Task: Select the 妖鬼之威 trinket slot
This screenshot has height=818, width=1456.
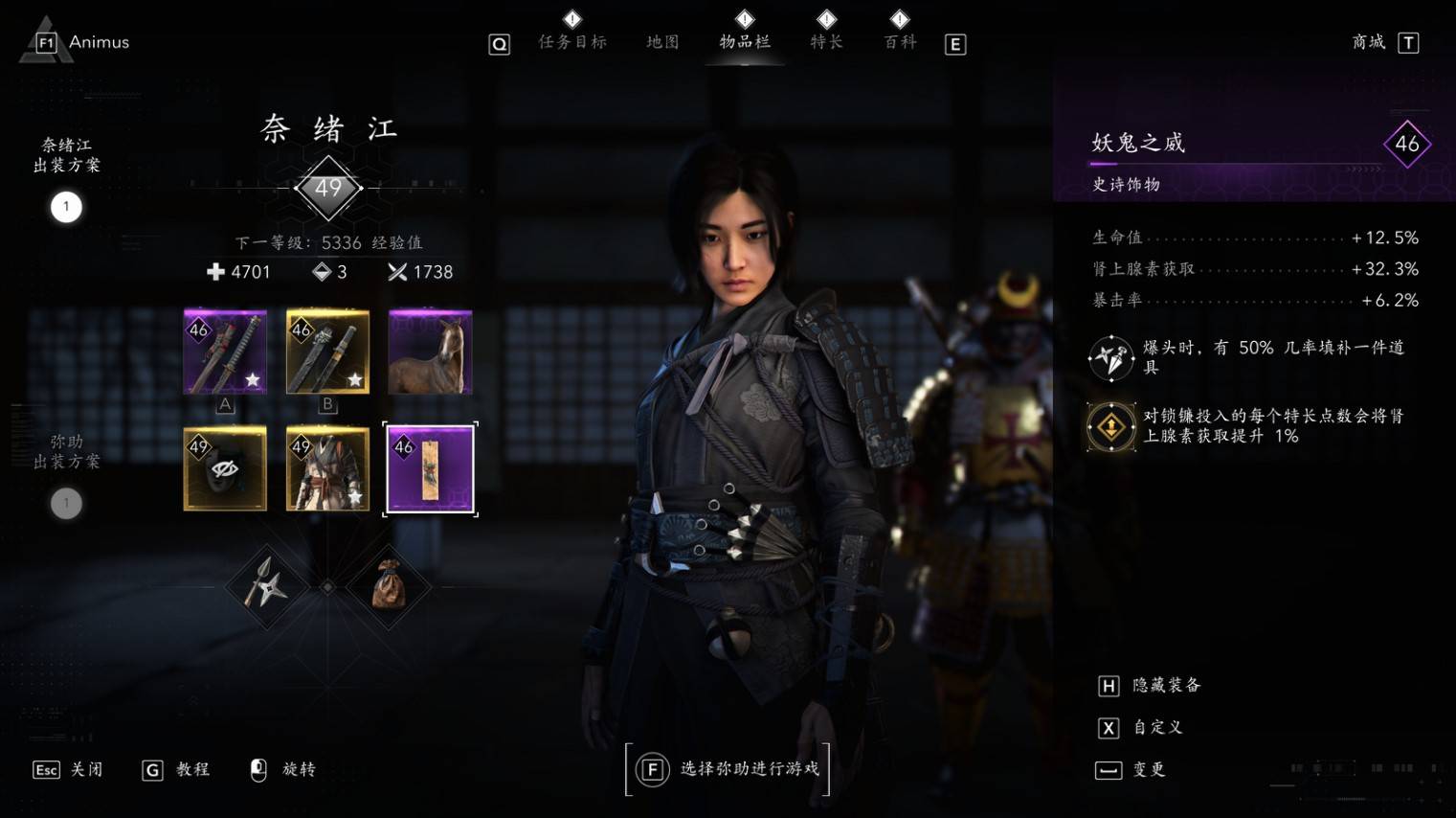Action: tap(430, 468)
